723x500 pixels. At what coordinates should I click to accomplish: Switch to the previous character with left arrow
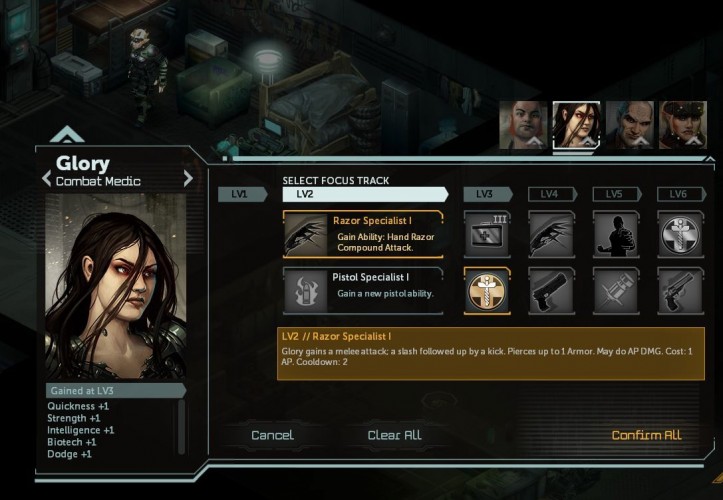click(x=46, y=179)
